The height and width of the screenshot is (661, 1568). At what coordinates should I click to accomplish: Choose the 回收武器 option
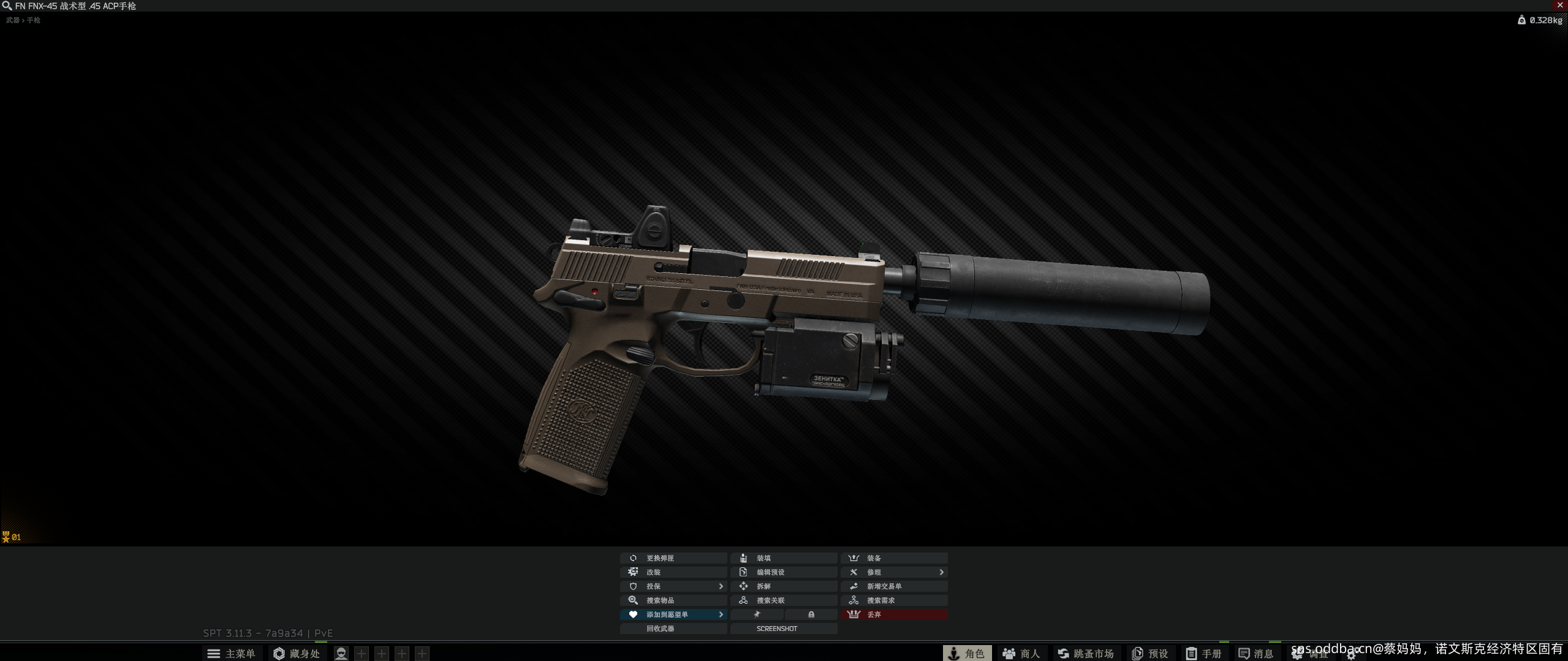[673, 629]
